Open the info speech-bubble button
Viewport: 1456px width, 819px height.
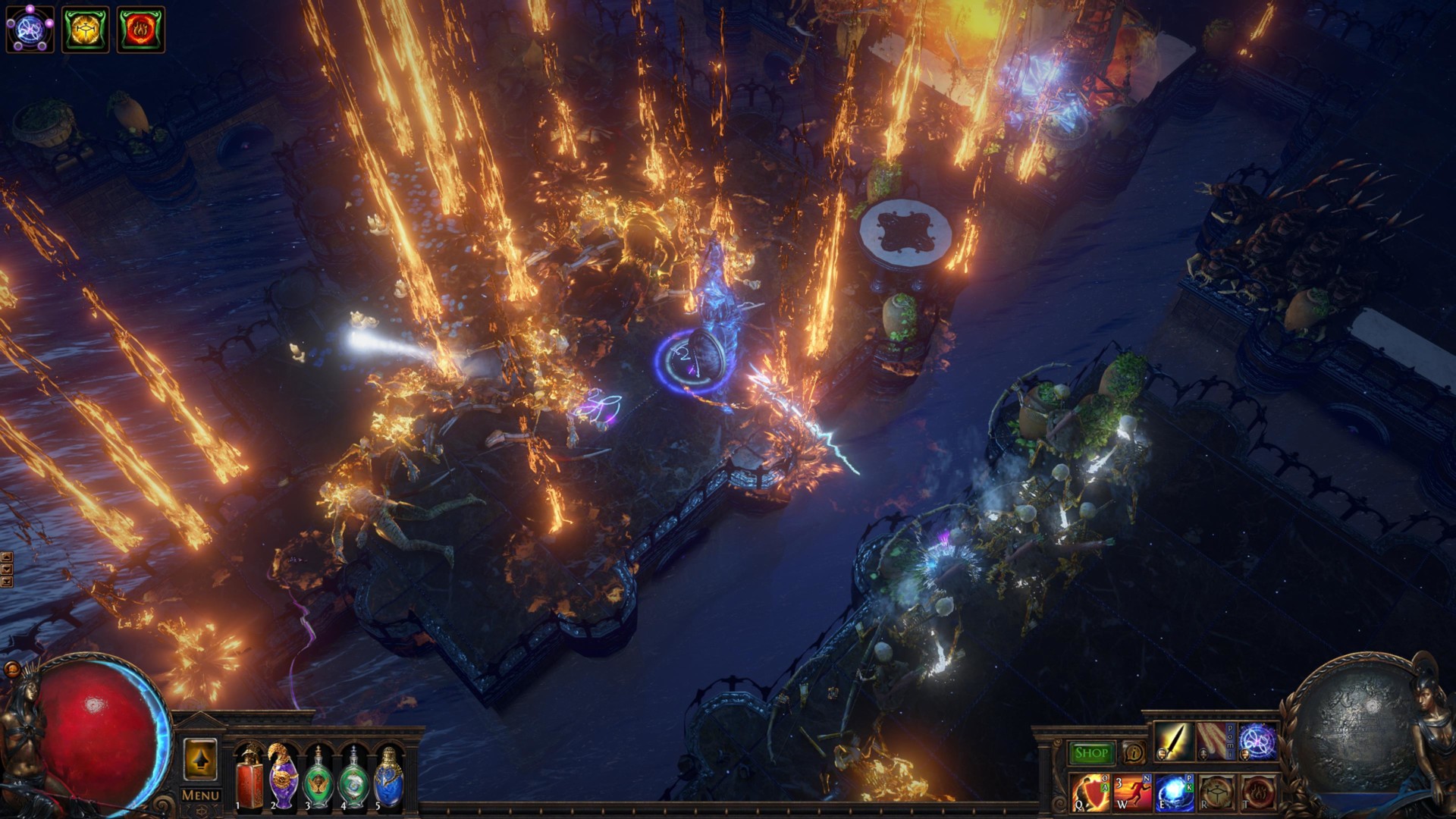(x=1134, y=753)
